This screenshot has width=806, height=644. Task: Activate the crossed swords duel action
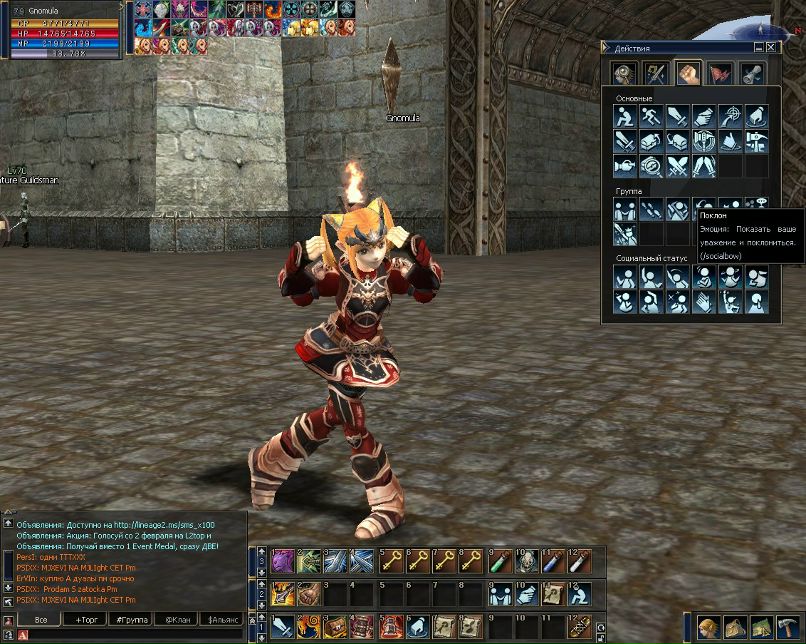(677, 166)
